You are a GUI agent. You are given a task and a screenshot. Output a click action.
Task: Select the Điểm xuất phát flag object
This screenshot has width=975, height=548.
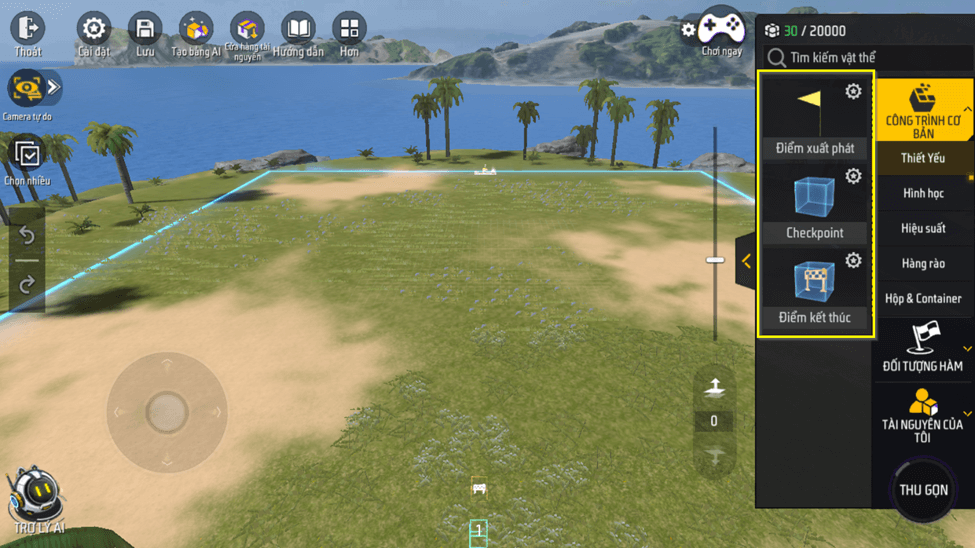click(x=814, y=116)
